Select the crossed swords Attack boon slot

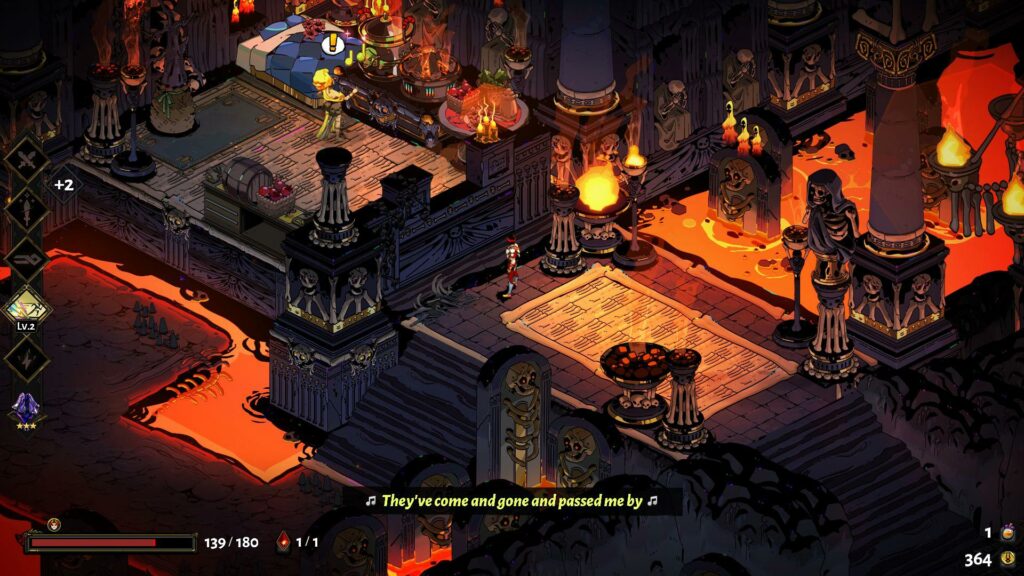click(x=26, y=158)
